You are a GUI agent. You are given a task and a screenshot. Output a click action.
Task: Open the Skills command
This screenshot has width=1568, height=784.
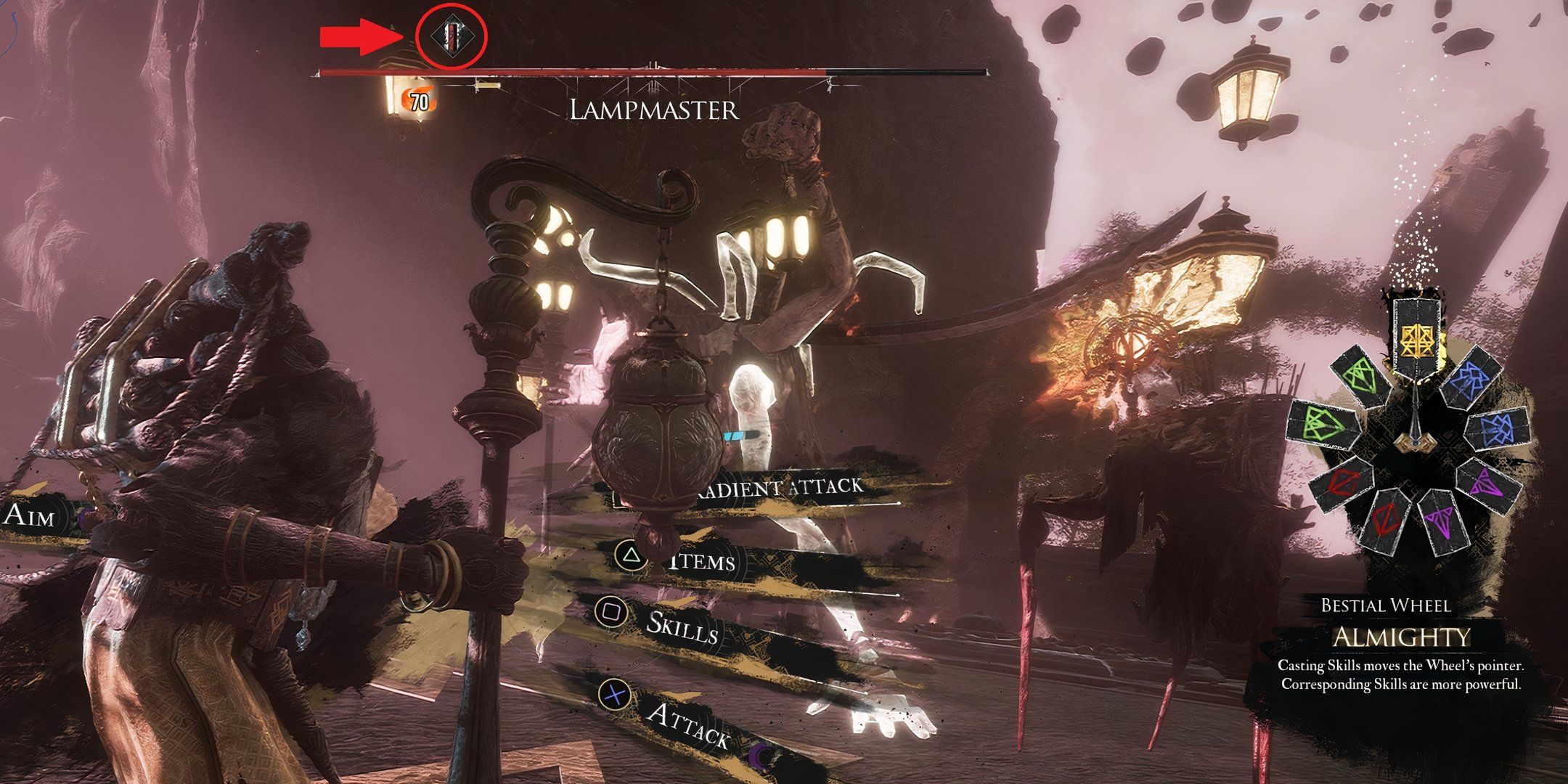tap(681, 630)
